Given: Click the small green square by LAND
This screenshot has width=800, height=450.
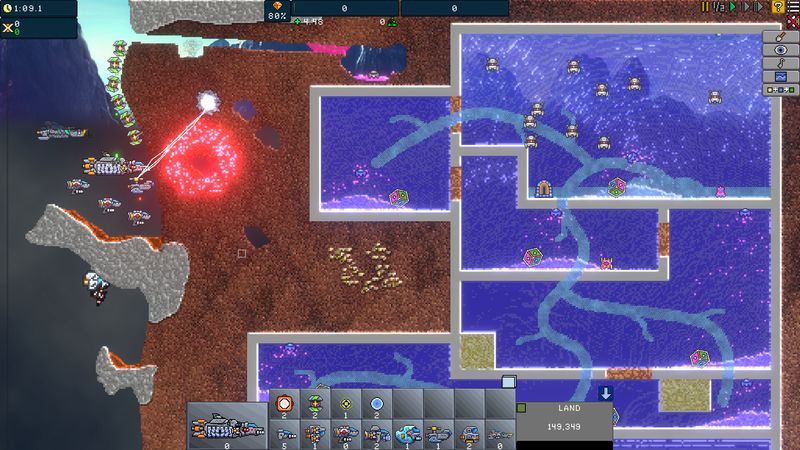Looking at the screenshot, I should [x=521, y=407].
